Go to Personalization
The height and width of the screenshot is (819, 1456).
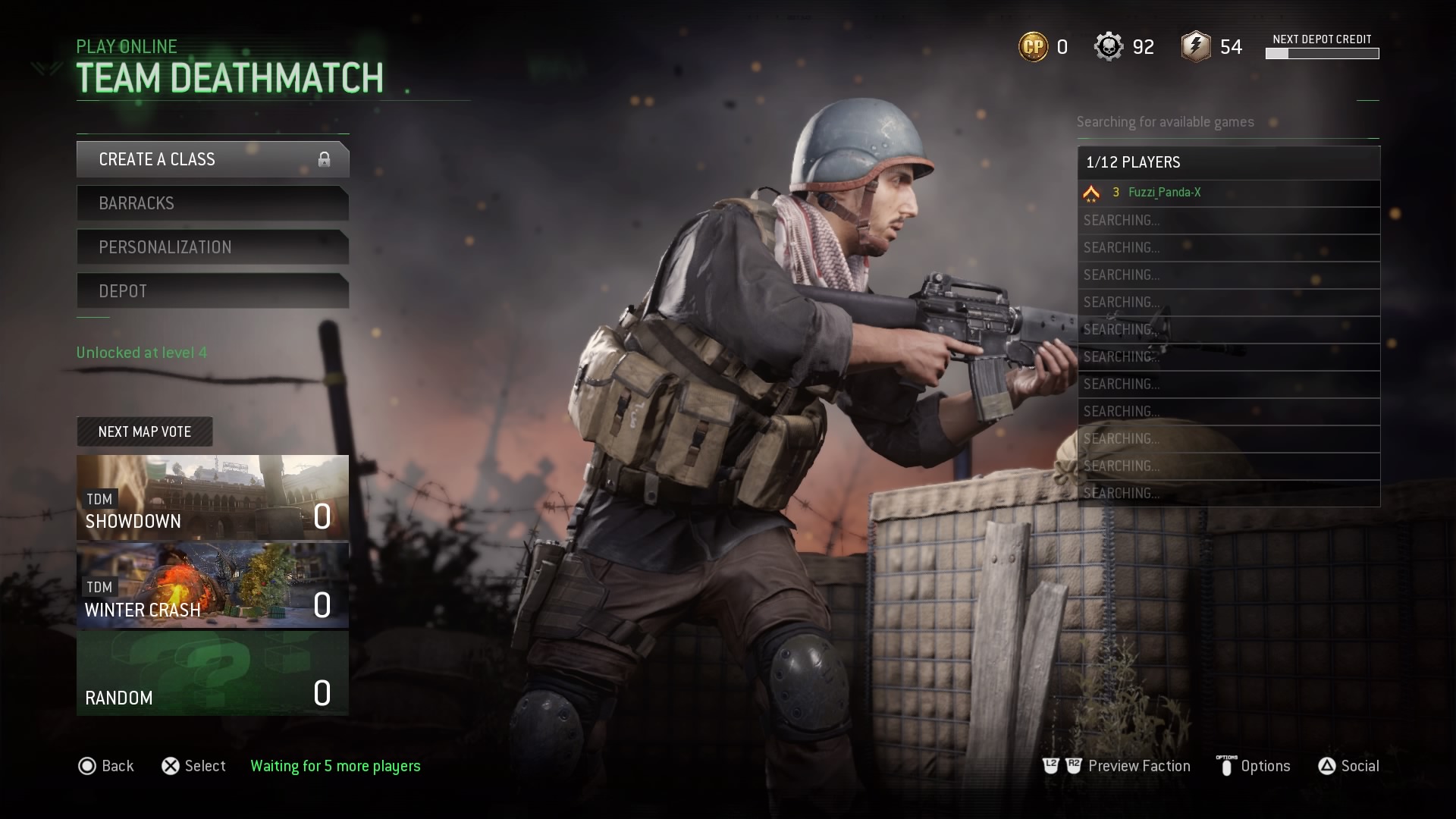pyautogui.click(x=212, y=247)
